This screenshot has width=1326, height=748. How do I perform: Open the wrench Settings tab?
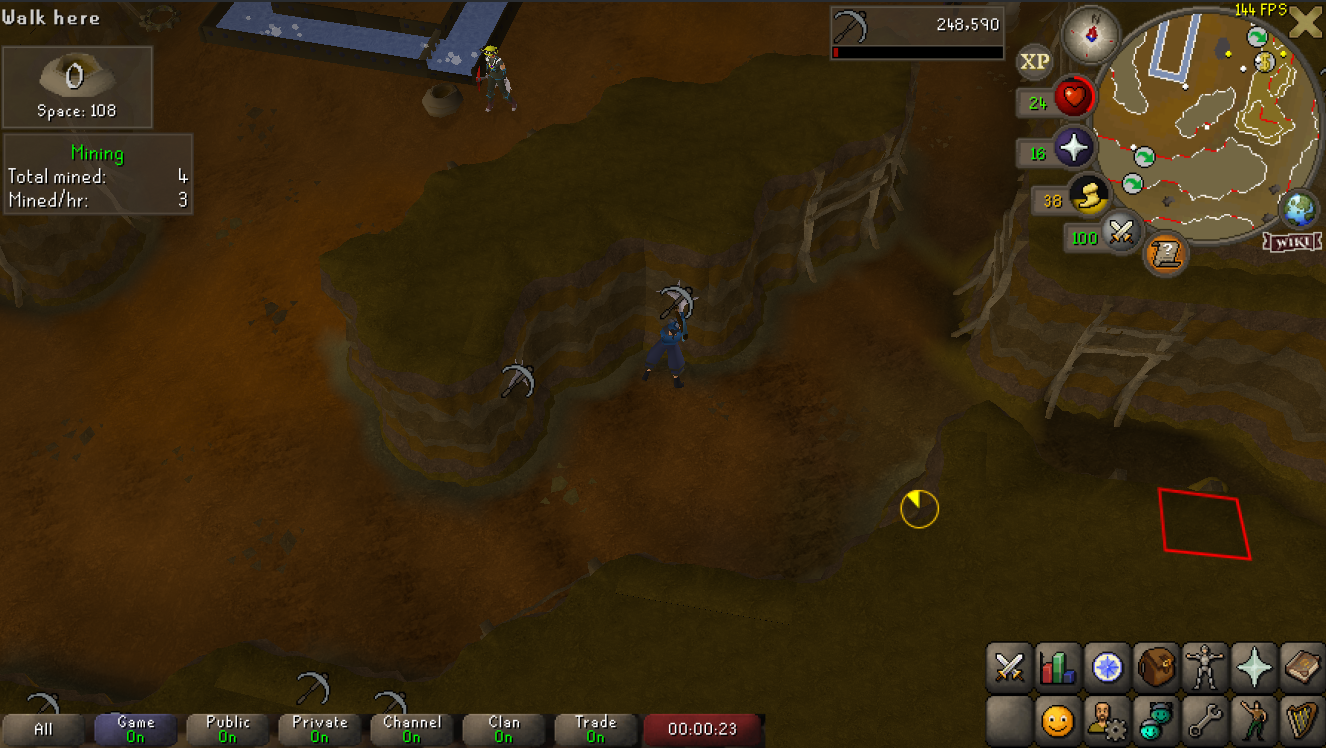[x=1206, y=720]
